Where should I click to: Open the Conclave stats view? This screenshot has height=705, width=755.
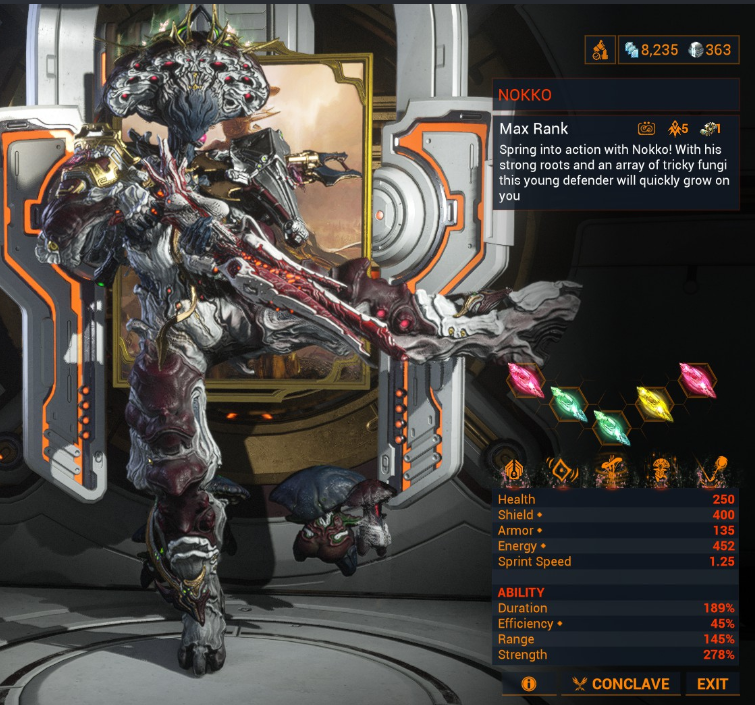tap(620, 684)
